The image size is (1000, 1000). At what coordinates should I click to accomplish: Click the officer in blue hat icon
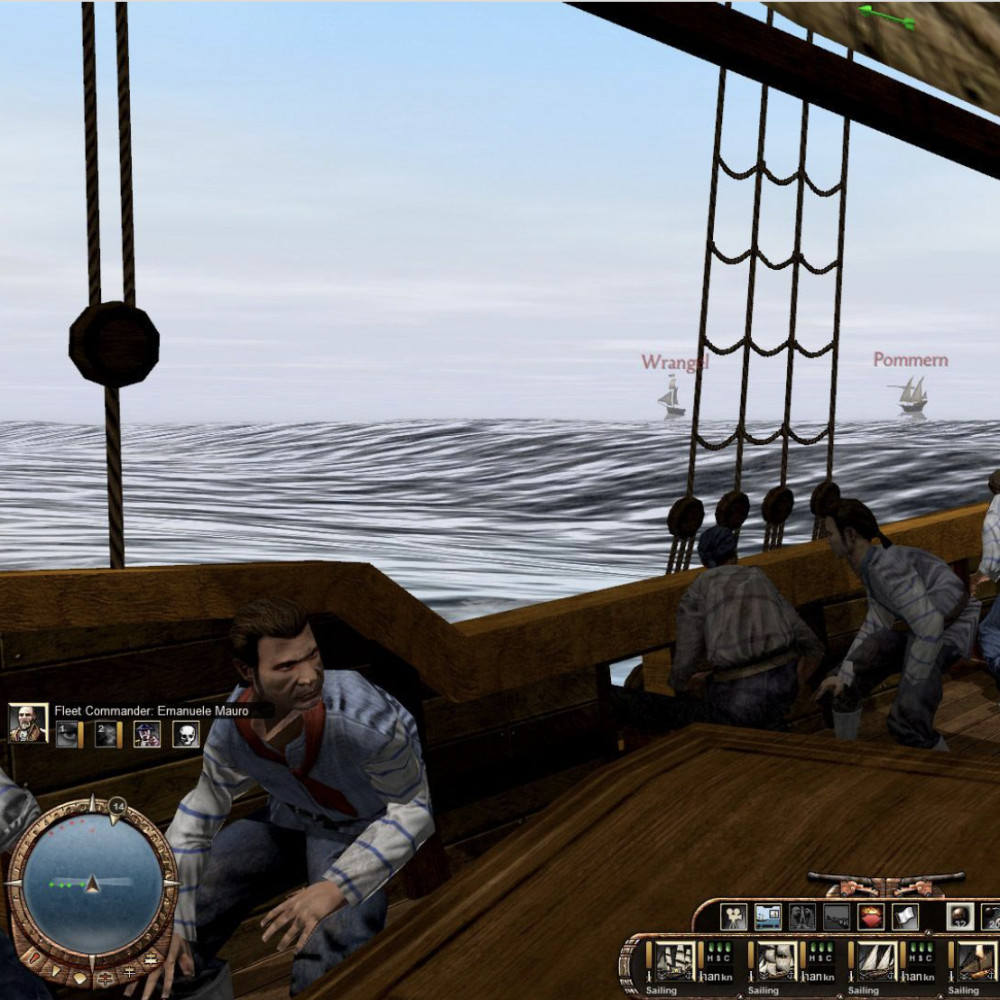(x=147, y=735)
